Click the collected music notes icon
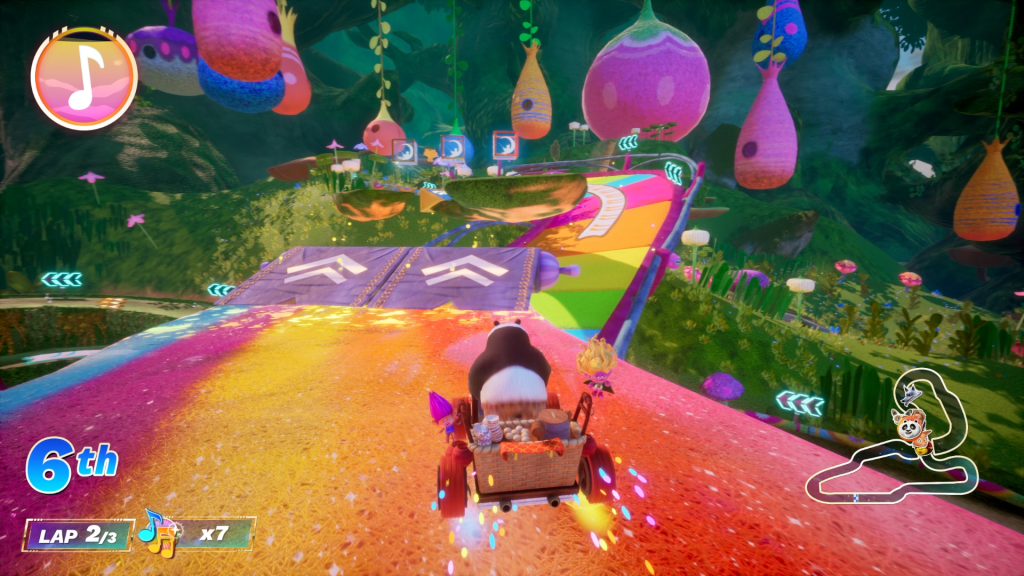The width and height of the screenshot is (1024, 576). point(157,531)
